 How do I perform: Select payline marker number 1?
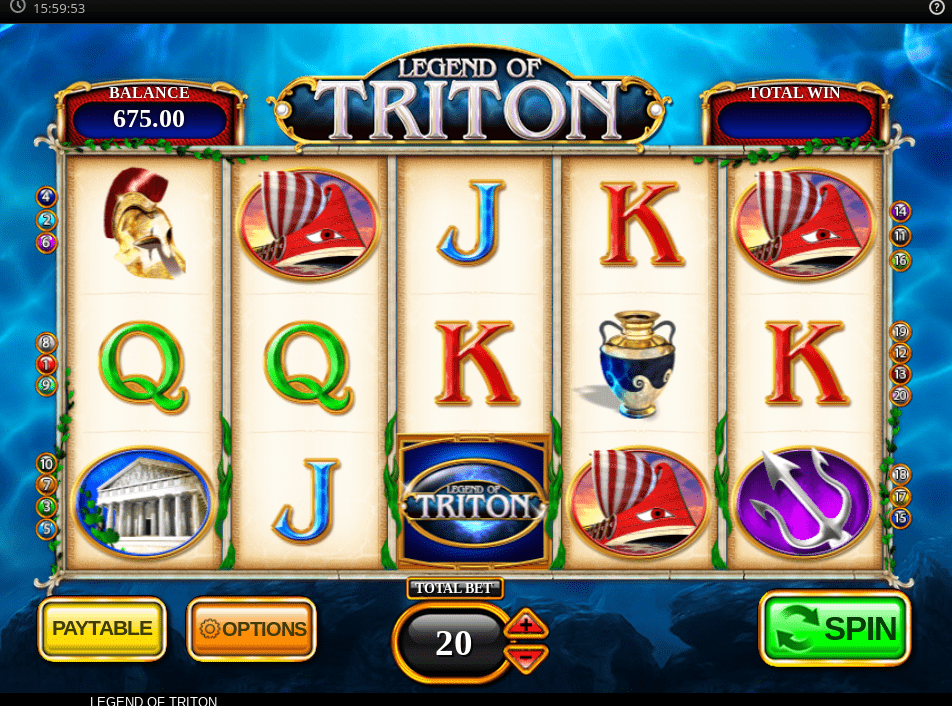click(47, 364)
